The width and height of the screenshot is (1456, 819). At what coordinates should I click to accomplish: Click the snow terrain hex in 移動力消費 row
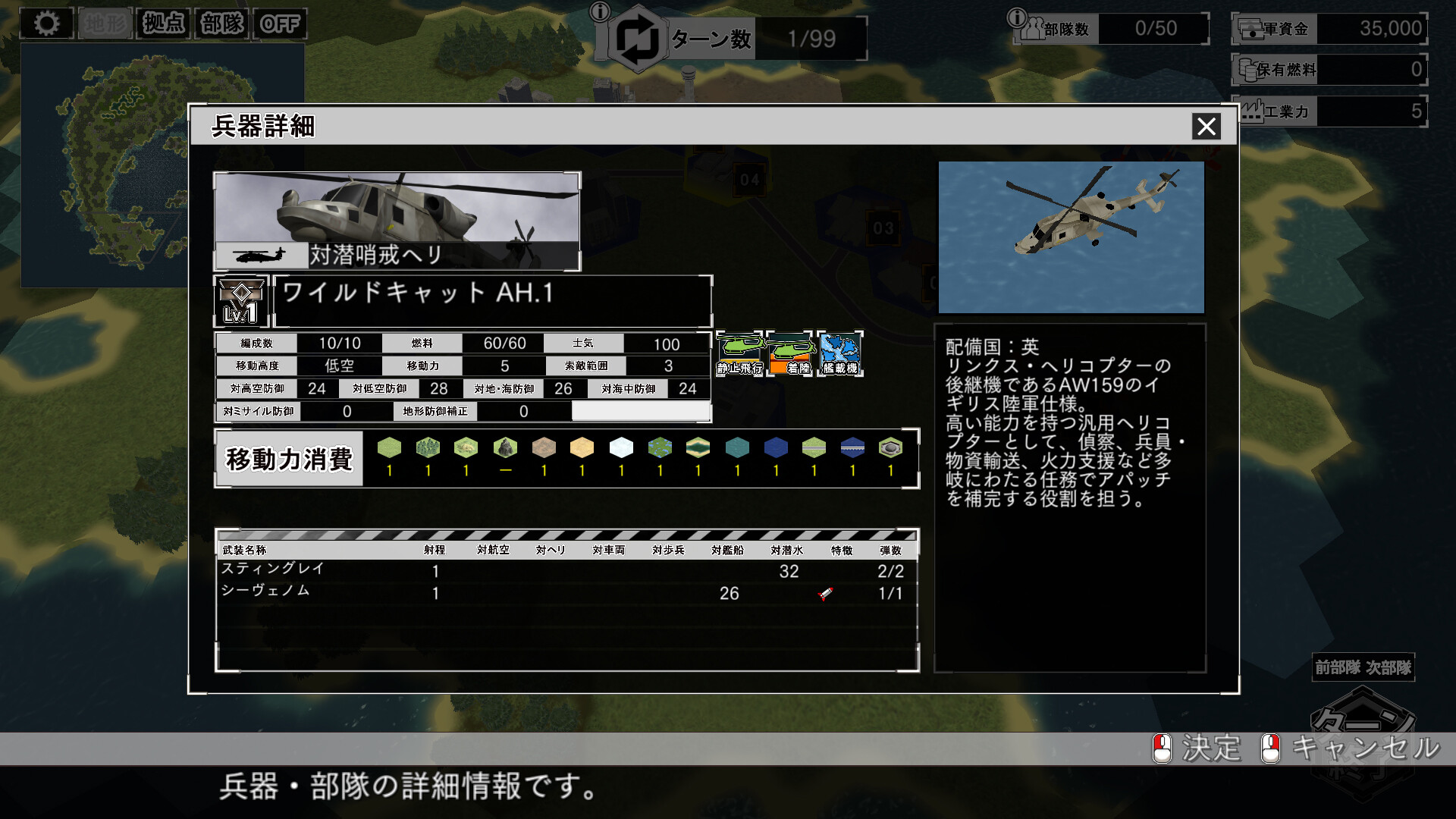pyautogui.click(x=622, y=449)
